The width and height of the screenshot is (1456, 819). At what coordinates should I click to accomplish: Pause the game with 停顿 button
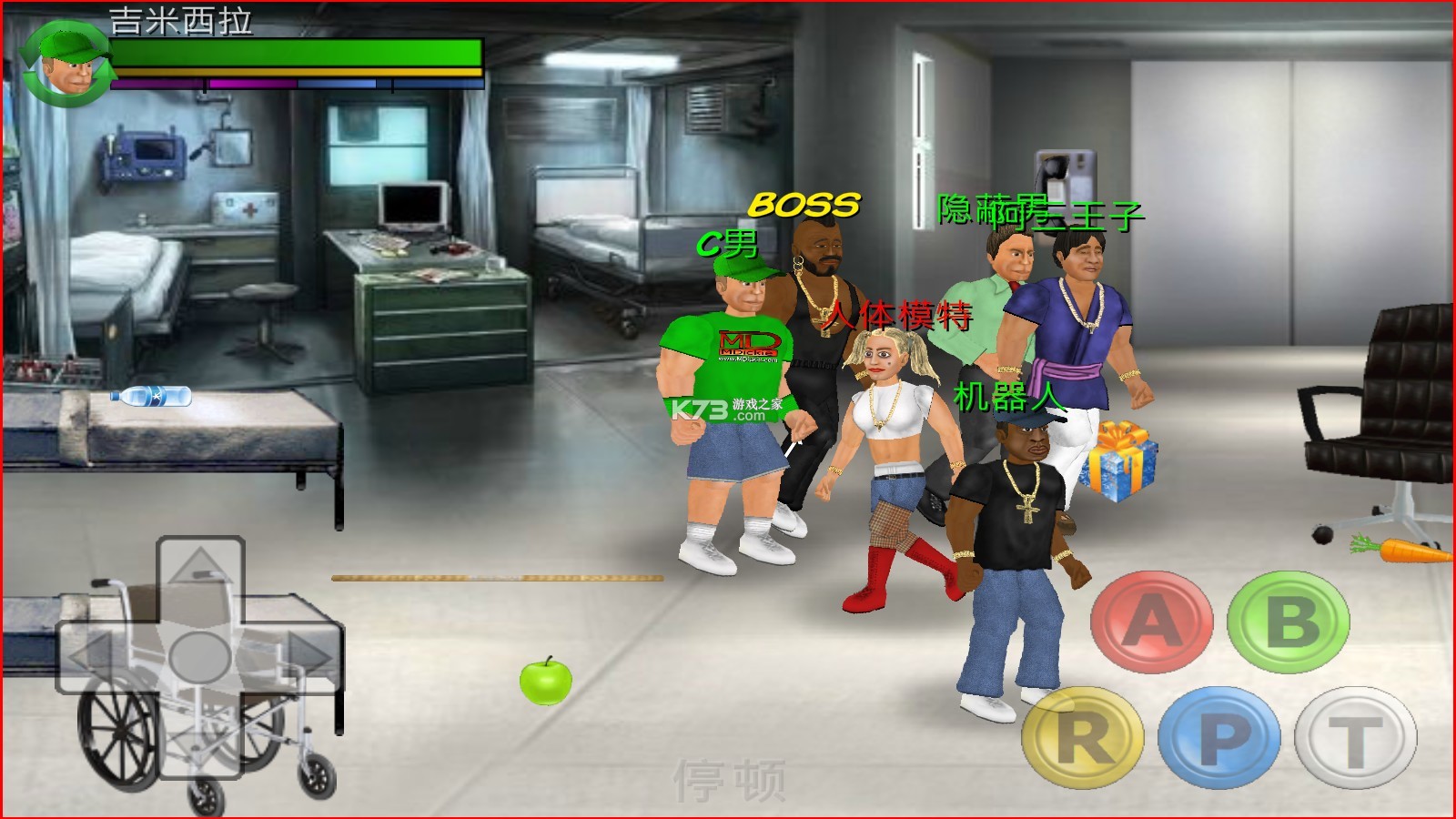point(729,780)
